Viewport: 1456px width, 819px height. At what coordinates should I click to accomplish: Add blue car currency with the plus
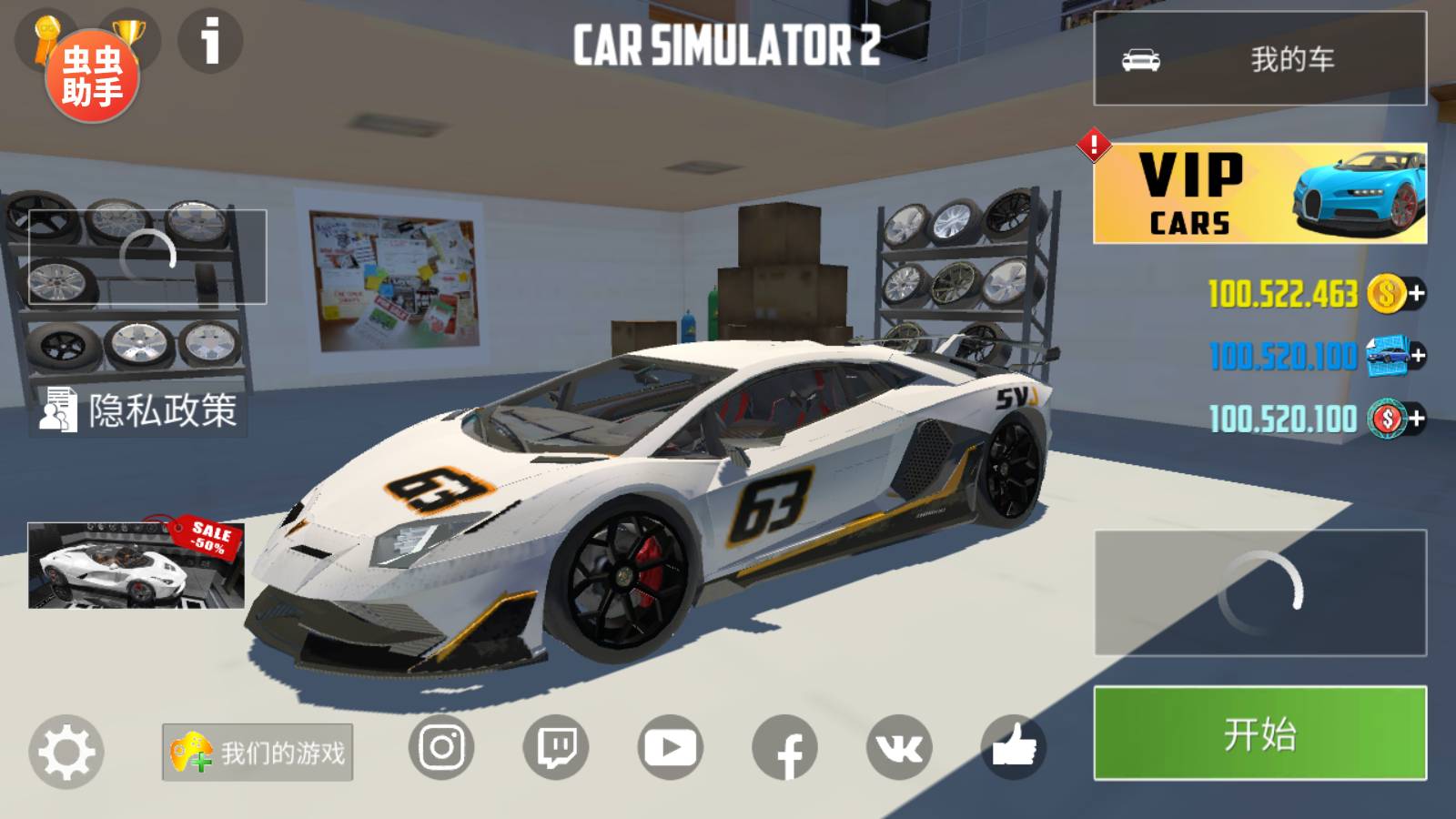pyautogui.click(x=1416, y=356)
